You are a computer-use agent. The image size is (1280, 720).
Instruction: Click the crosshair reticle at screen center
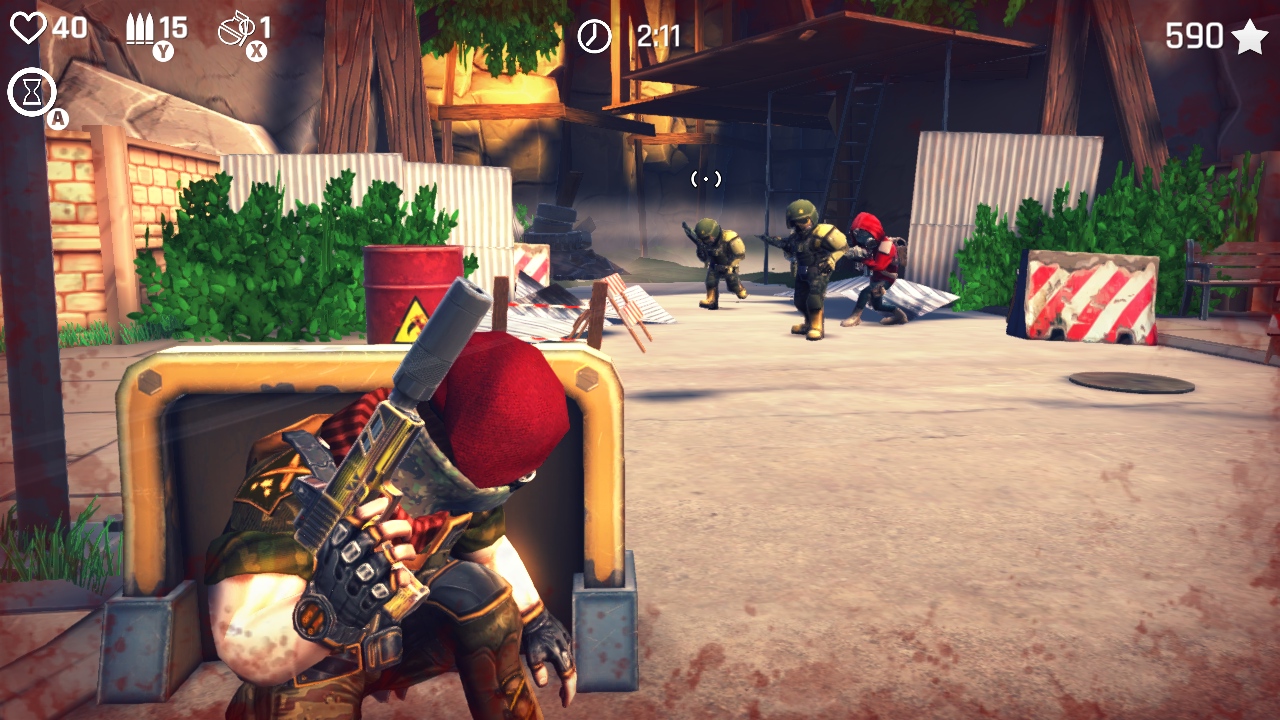[708, 180]
